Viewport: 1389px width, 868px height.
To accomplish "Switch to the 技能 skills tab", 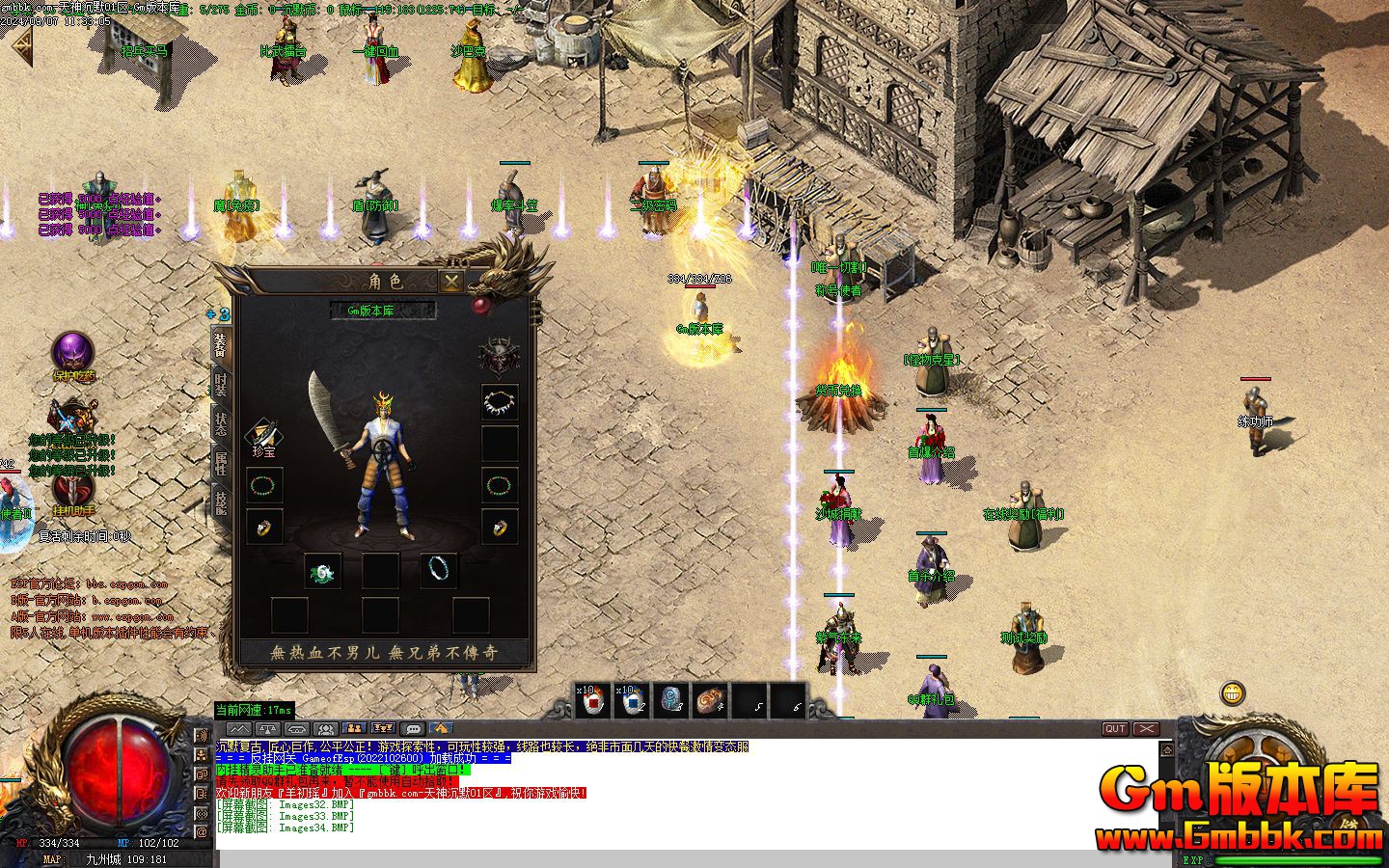I will coord(221,502).
